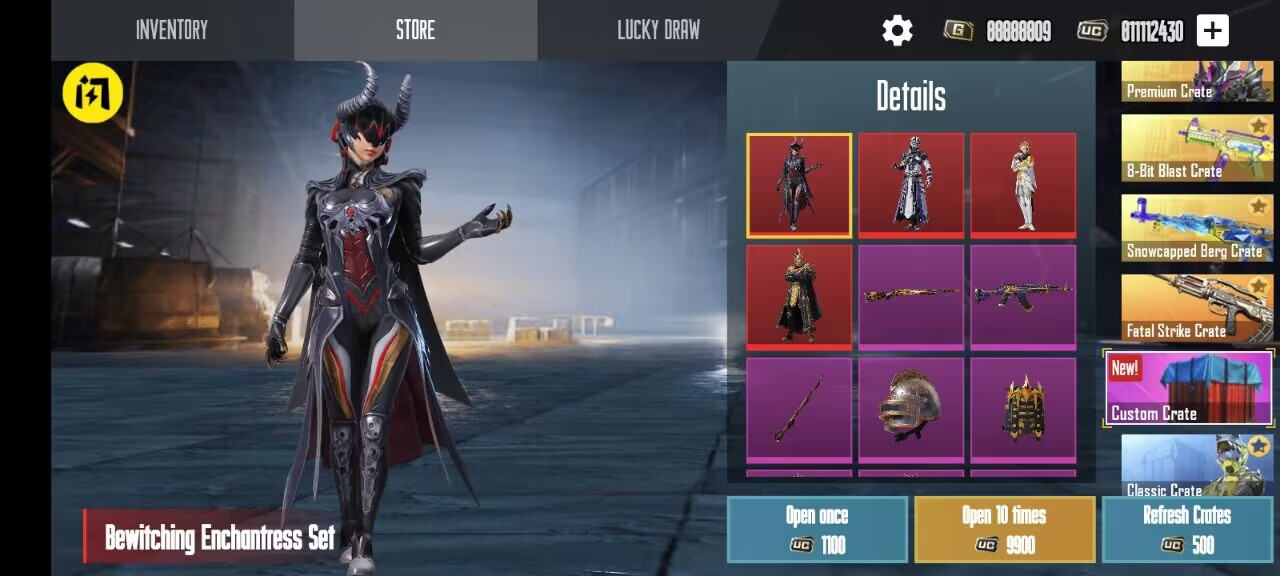Viewport: 1280px width, 576px height.
Task: Open the Lucky Draw tab
Action: click(658, 30)
